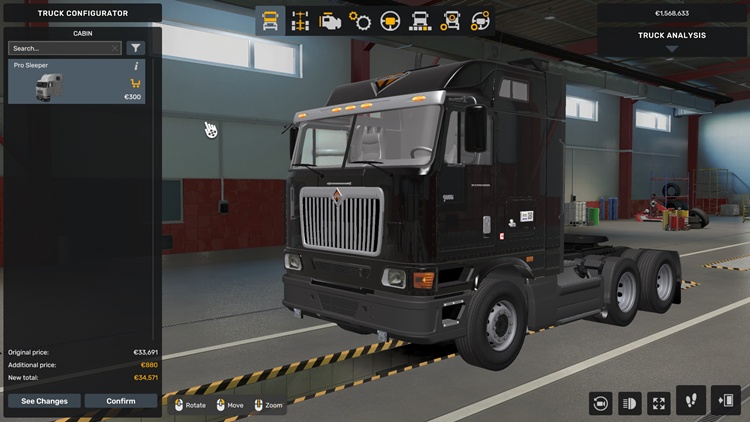
Task: Open the chassis category tab
Action: [x=300, y=20]
